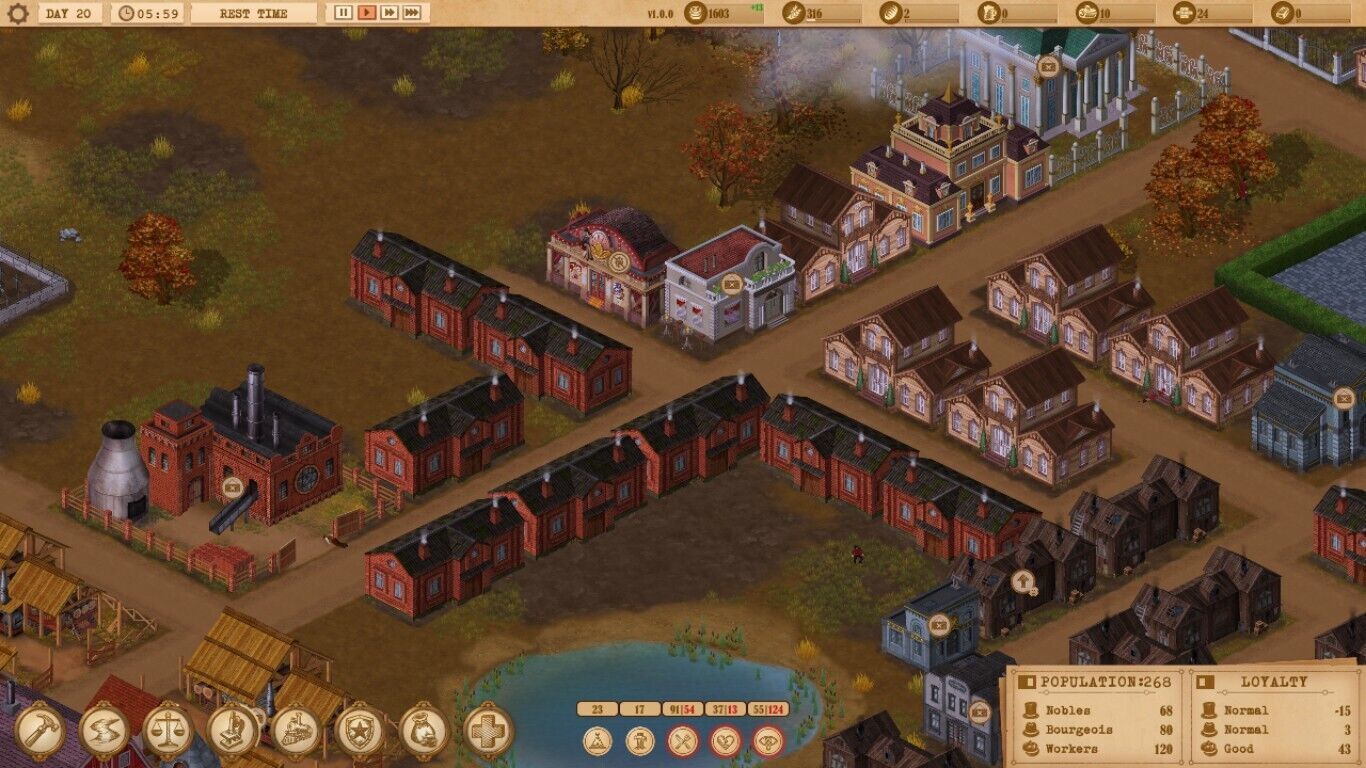This screenshot has height=768, width=1366.
Task: Pause the game time
Action: point(343,13)
